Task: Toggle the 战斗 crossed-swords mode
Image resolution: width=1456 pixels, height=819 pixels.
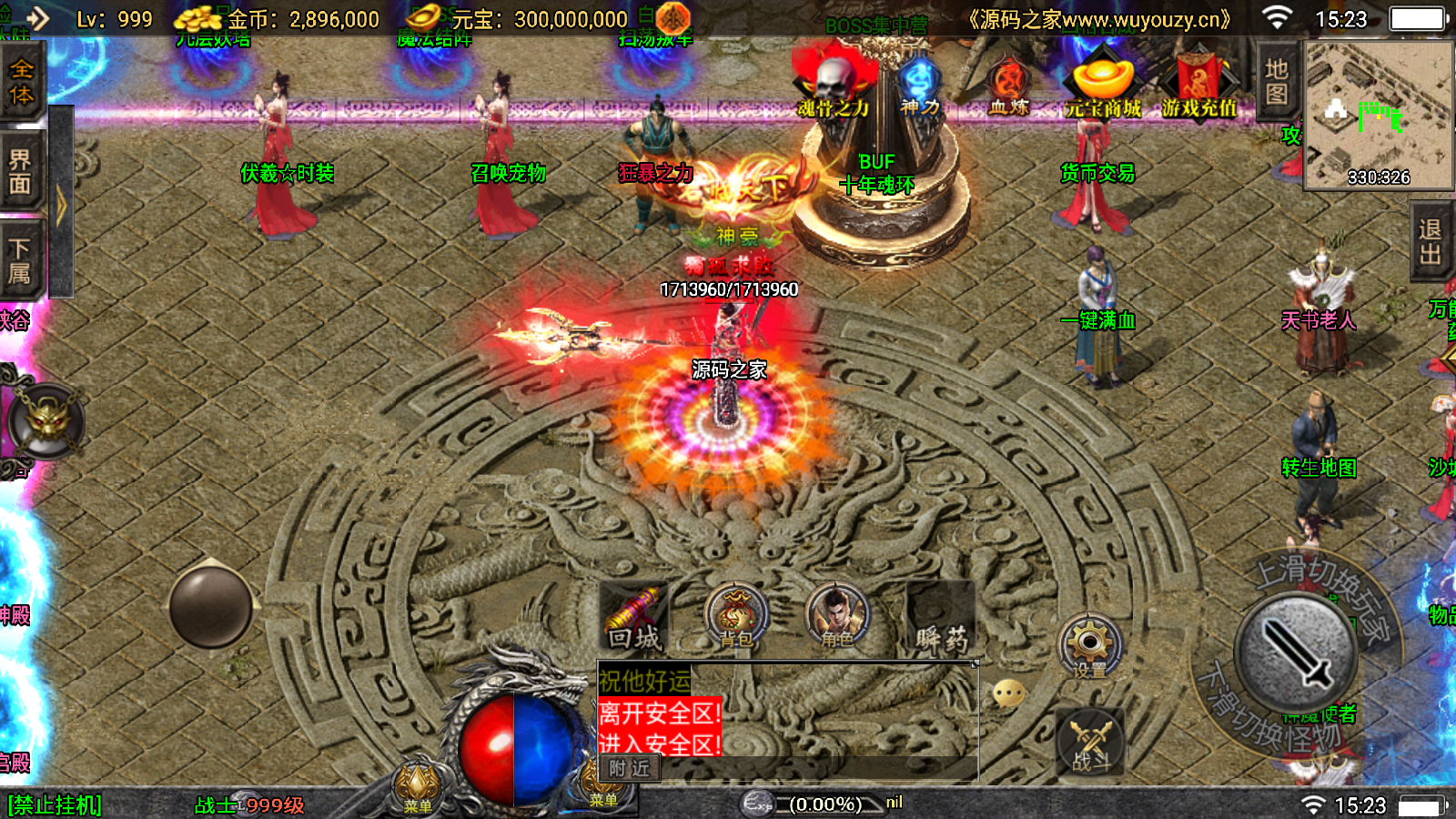Action: [x=1090, y=743]
